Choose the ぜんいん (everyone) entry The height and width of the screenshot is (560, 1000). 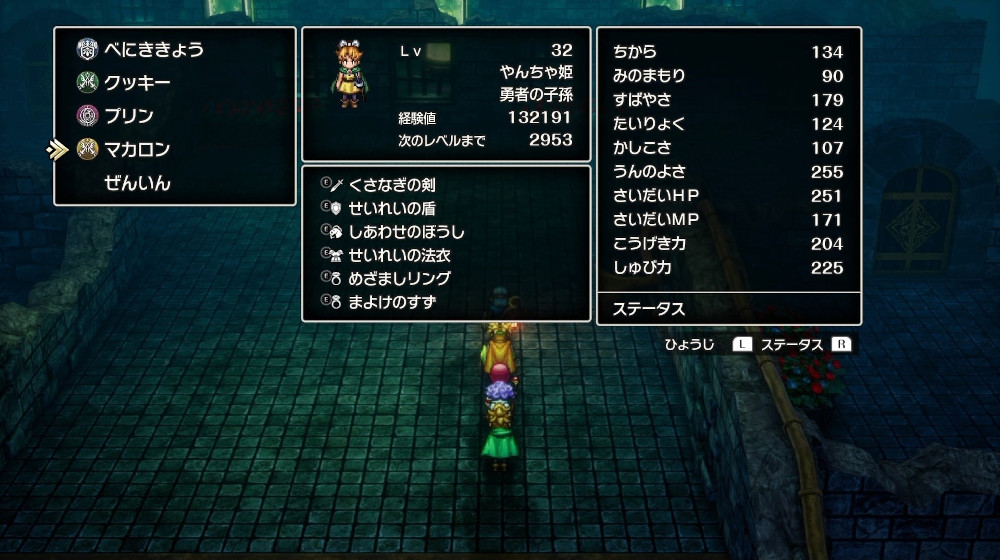pos(137,183)
